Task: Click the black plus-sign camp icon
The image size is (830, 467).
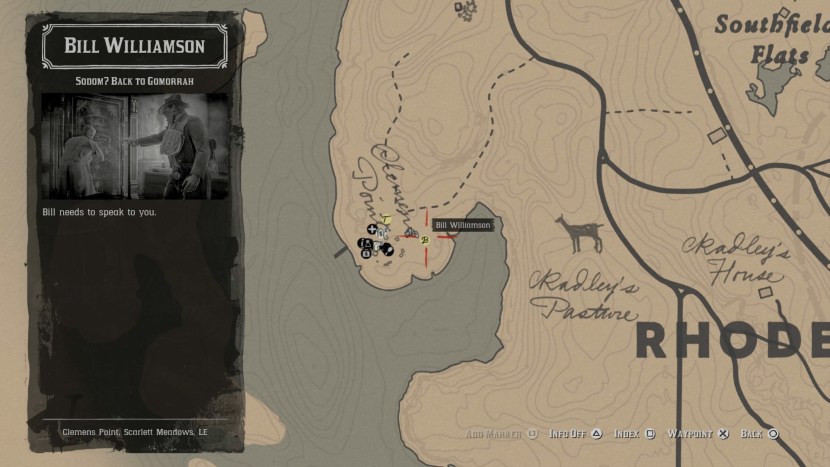Action: coord(372,230)
